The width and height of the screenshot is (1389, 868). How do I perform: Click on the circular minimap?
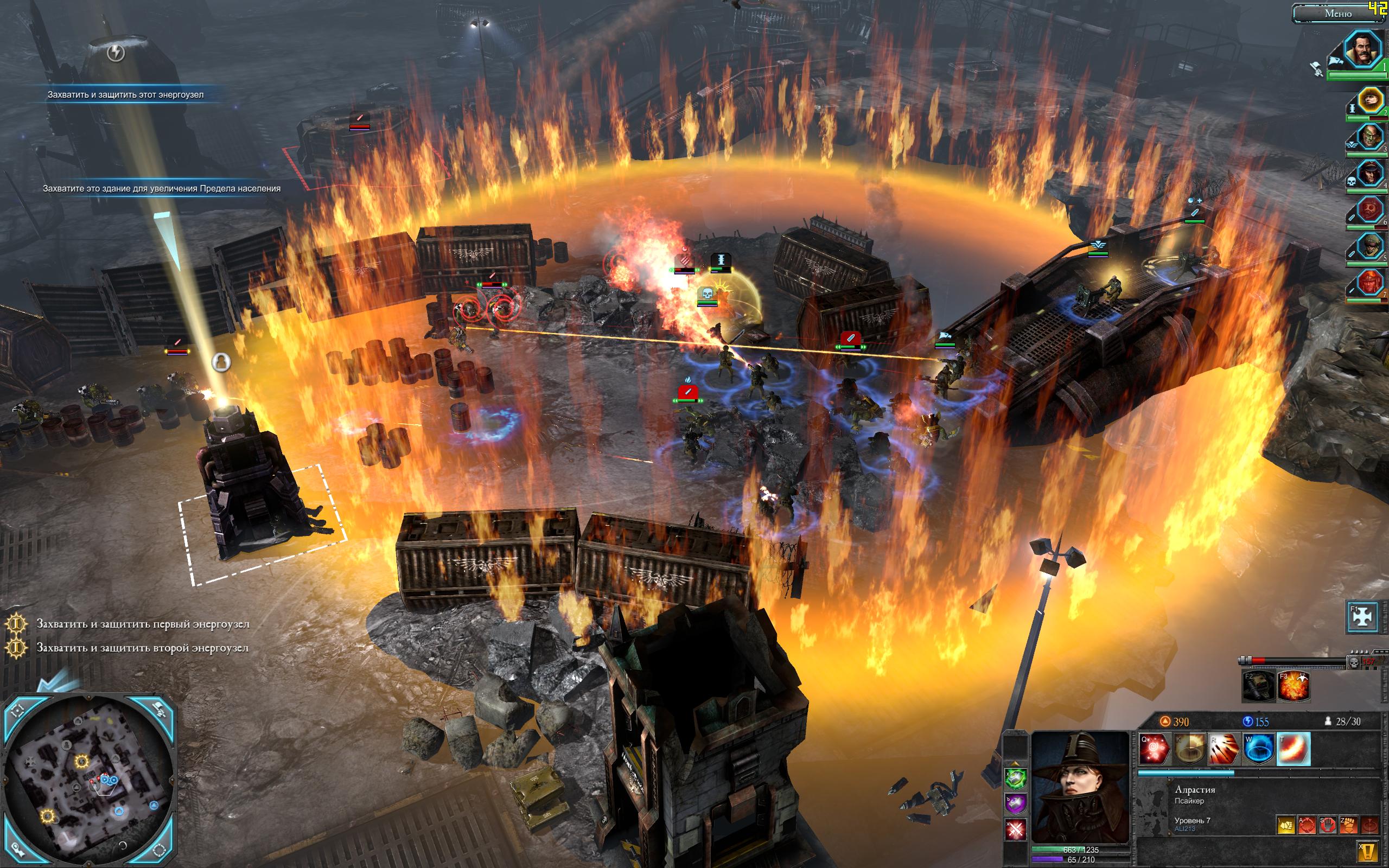(89, 782)
